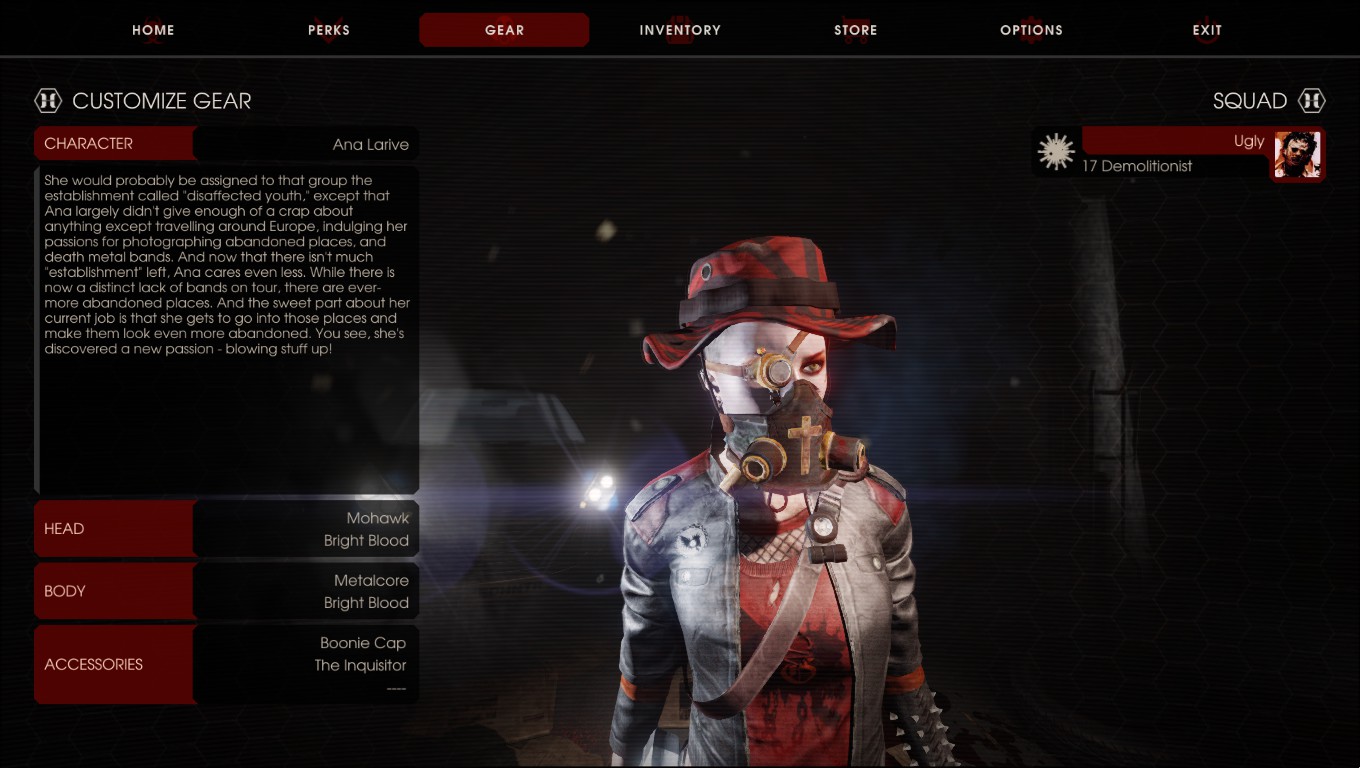Open the Store tab
The width and height of the screenshot is (1360, 768).
tap(855, 30)
